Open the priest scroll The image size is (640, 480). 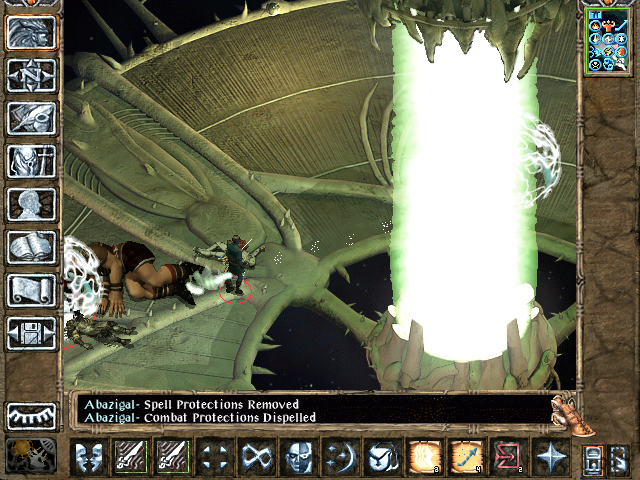(x=31, y=290)
